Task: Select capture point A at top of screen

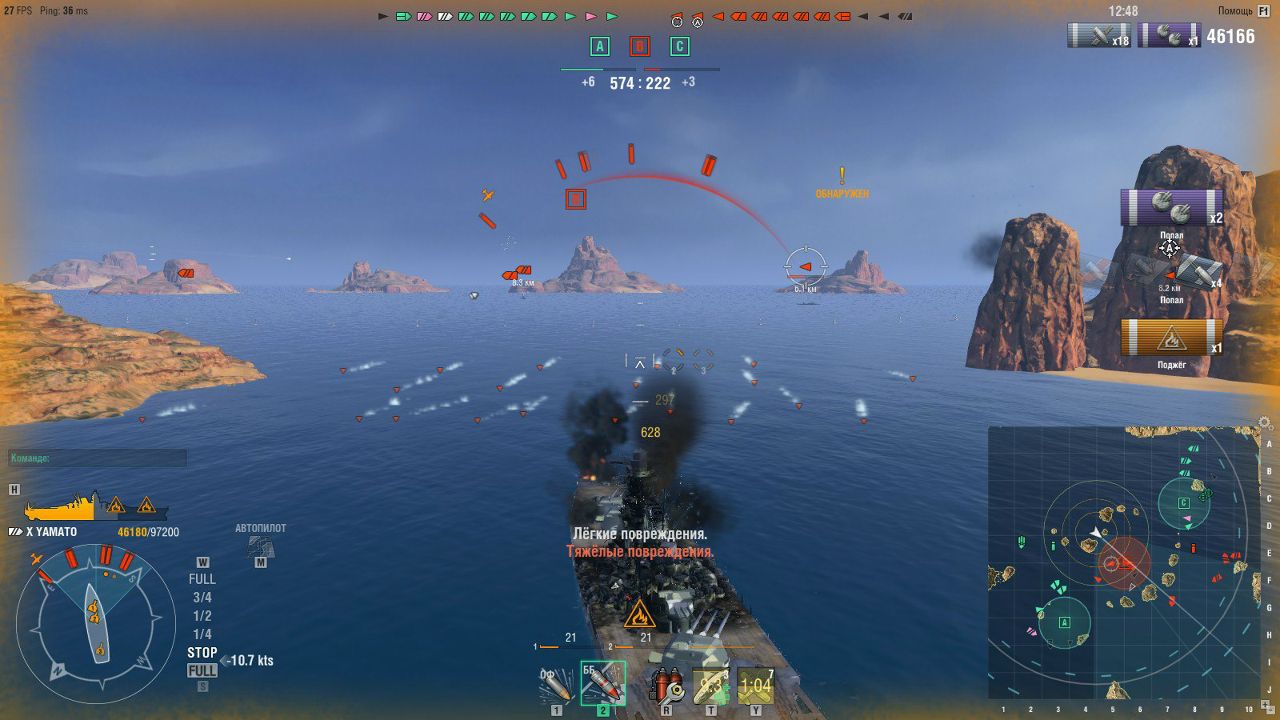Action: (x=600, y=46)
